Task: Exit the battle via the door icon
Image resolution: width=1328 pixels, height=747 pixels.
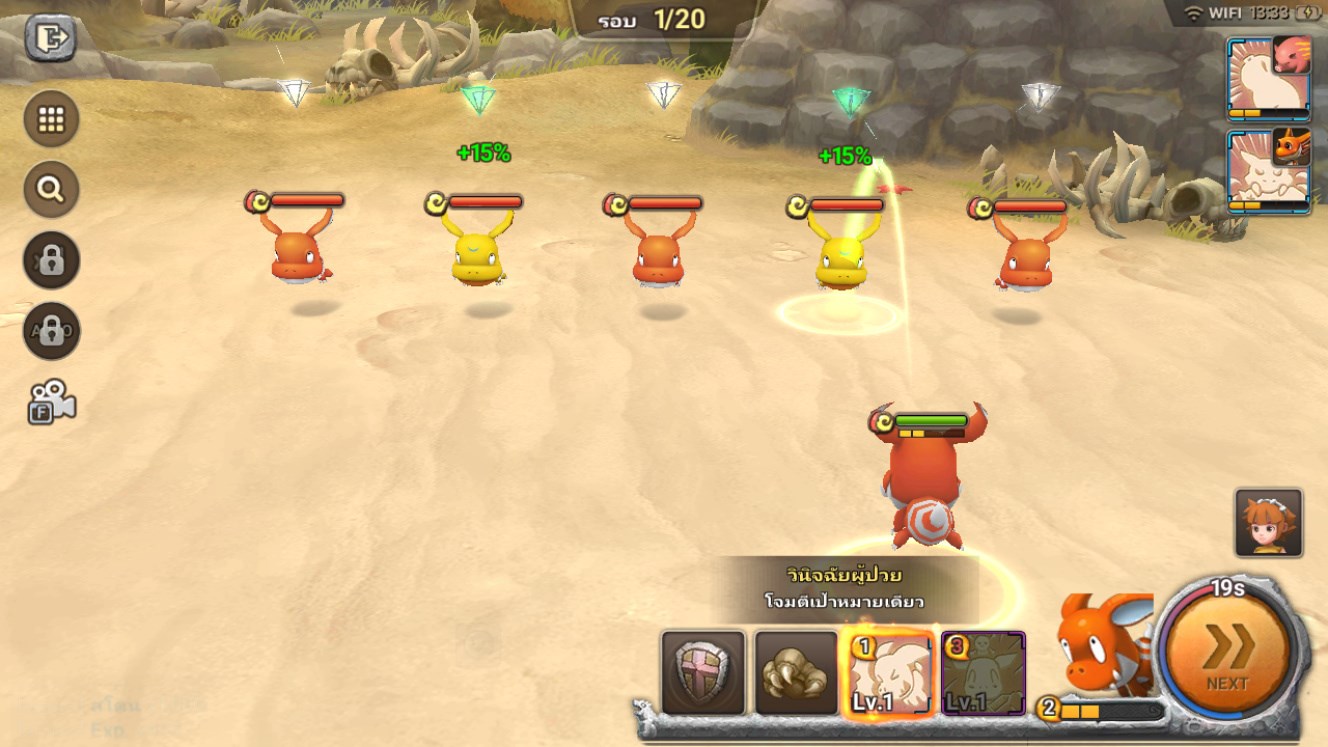Action: pyautogui.click(x=50, y=39)
